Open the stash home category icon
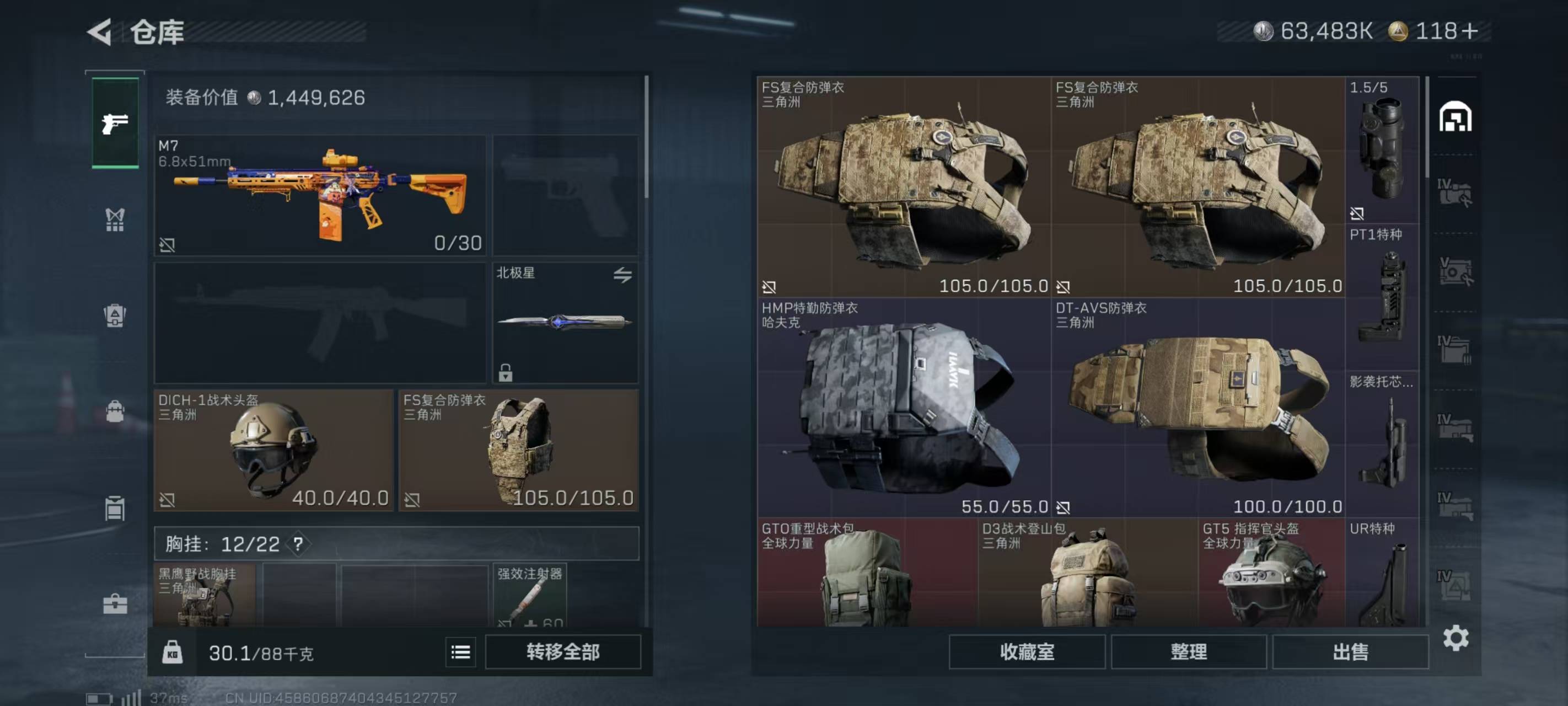 1455,117
